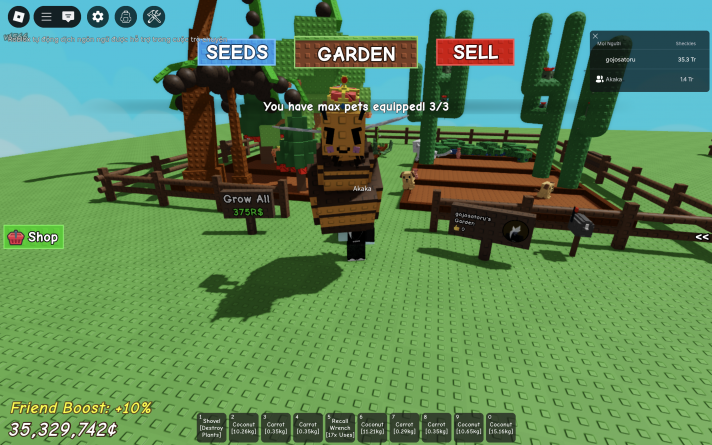The width and height of the screenshot is (712, 445).
Task: Open the hamburger list menu icon
Action: [x=46, y=16]
